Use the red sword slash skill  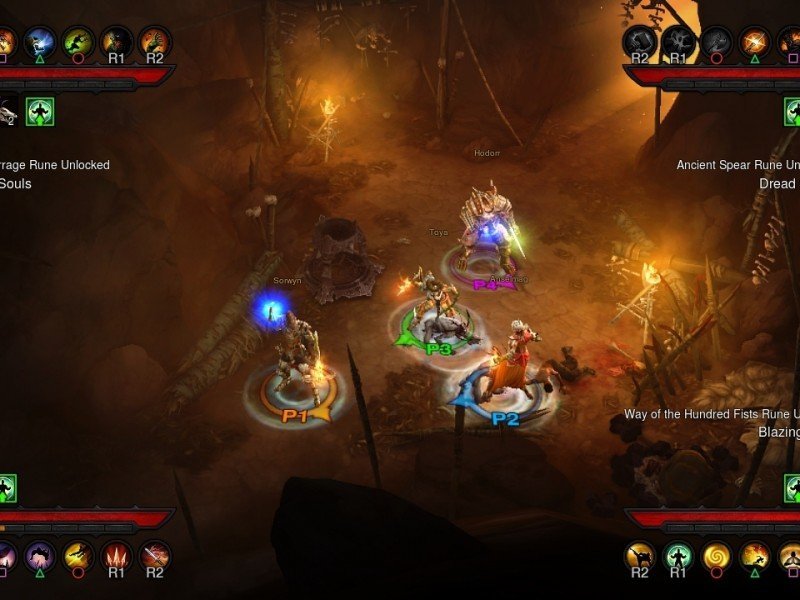[155, 555]
